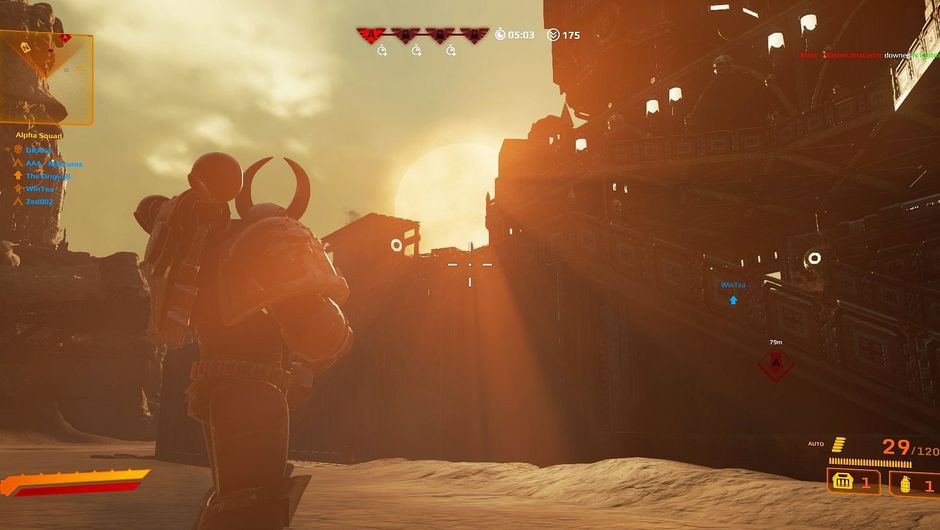Click the AUTO fire mode indicator

click(x=816, y=443)
